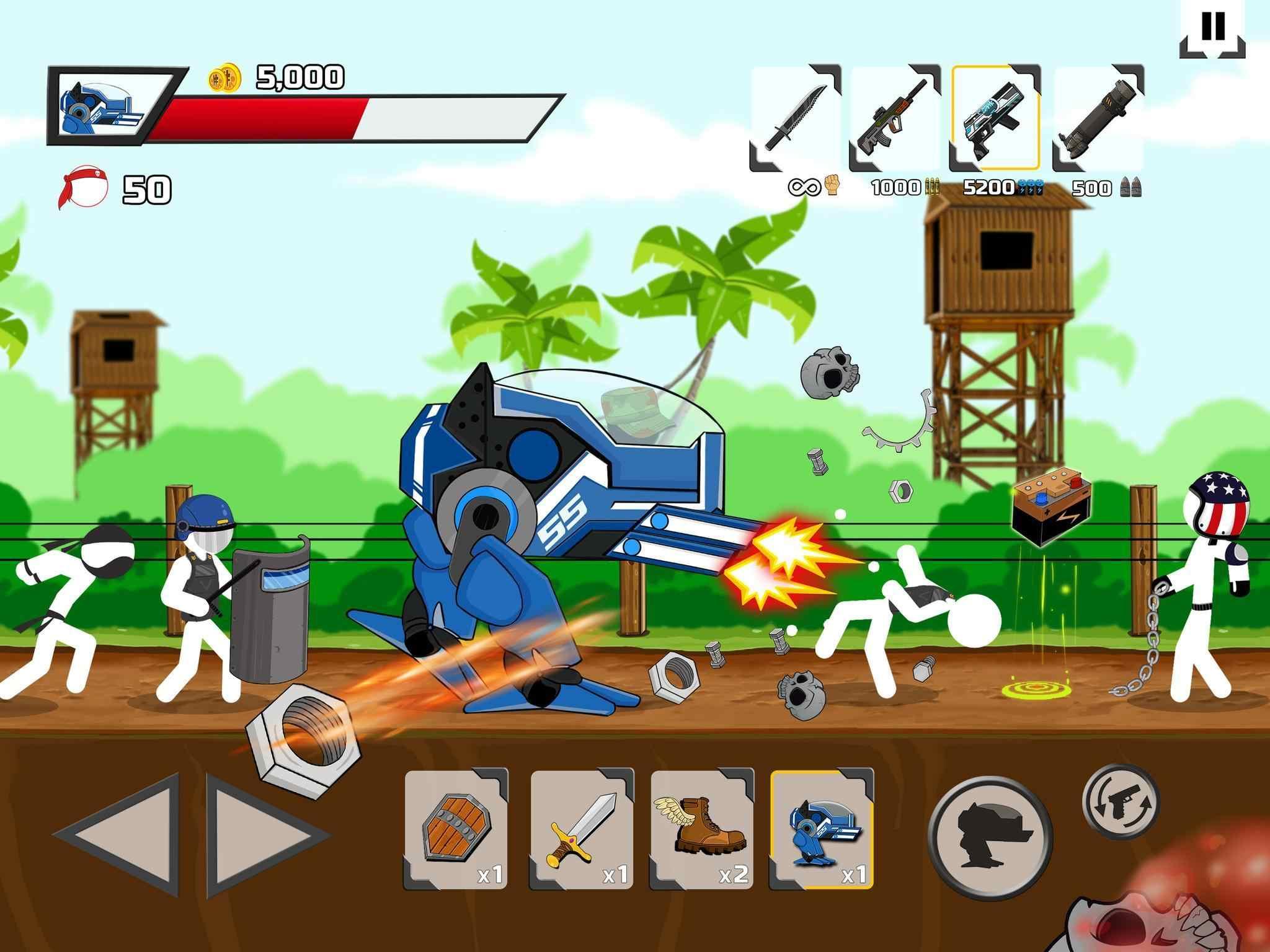Choose the blue plasma gun slot

click(x=995, y=118)
